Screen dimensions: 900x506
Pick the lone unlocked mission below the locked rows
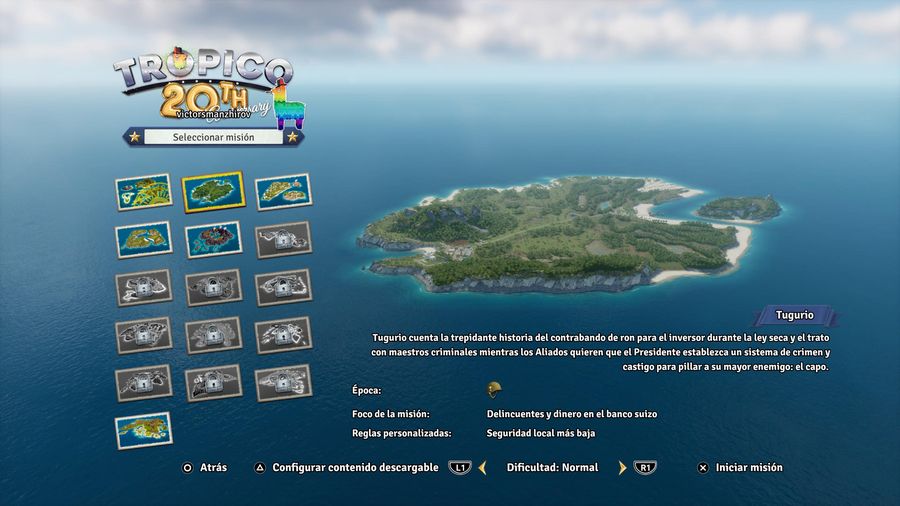143,430
